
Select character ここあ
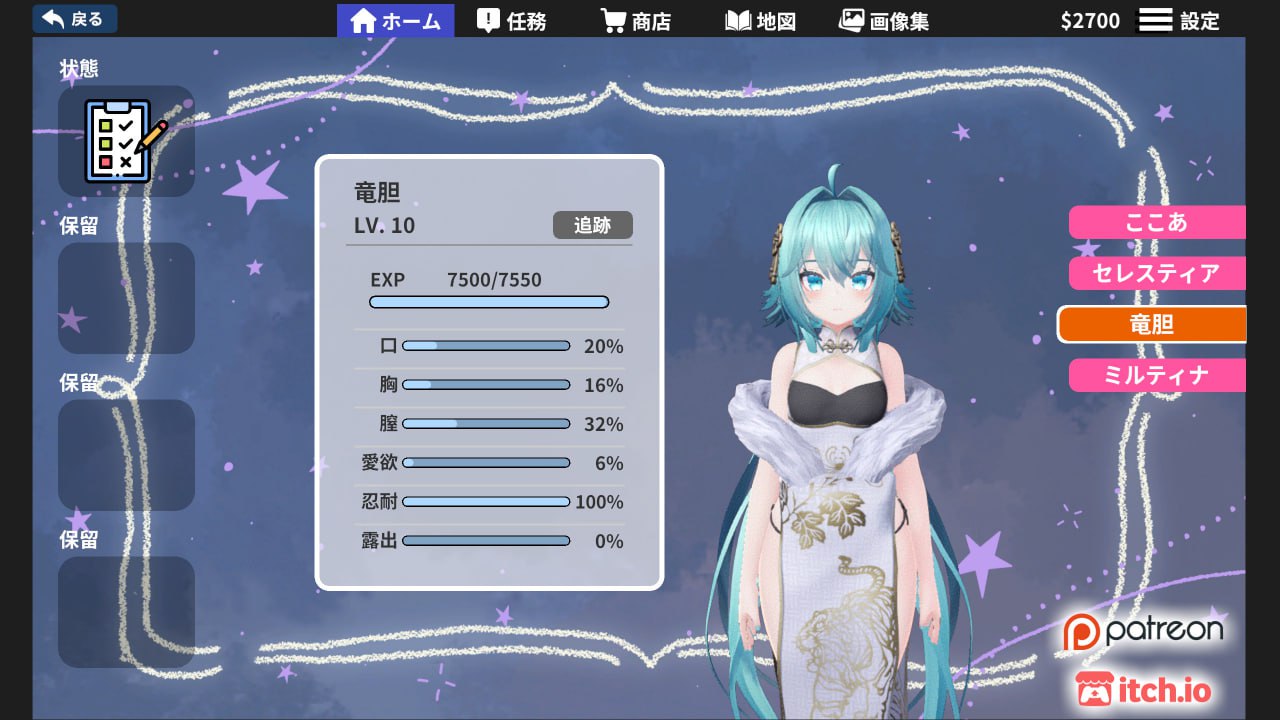tap(1157, 222)
